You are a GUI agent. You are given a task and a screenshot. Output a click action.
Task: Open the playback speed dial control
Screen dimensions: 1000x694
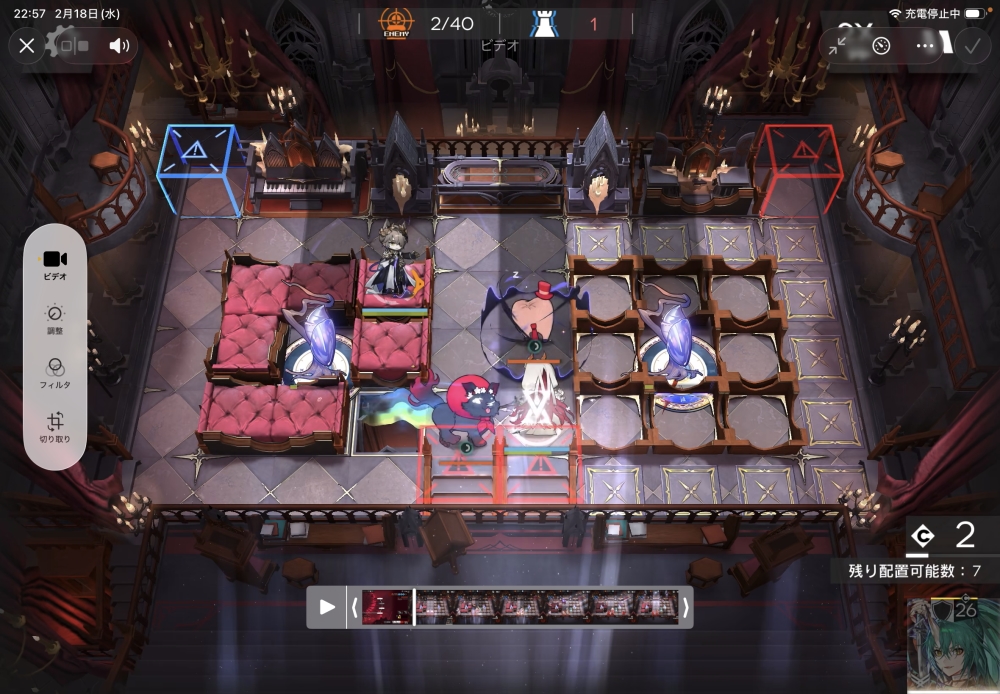tap(881, 46)
